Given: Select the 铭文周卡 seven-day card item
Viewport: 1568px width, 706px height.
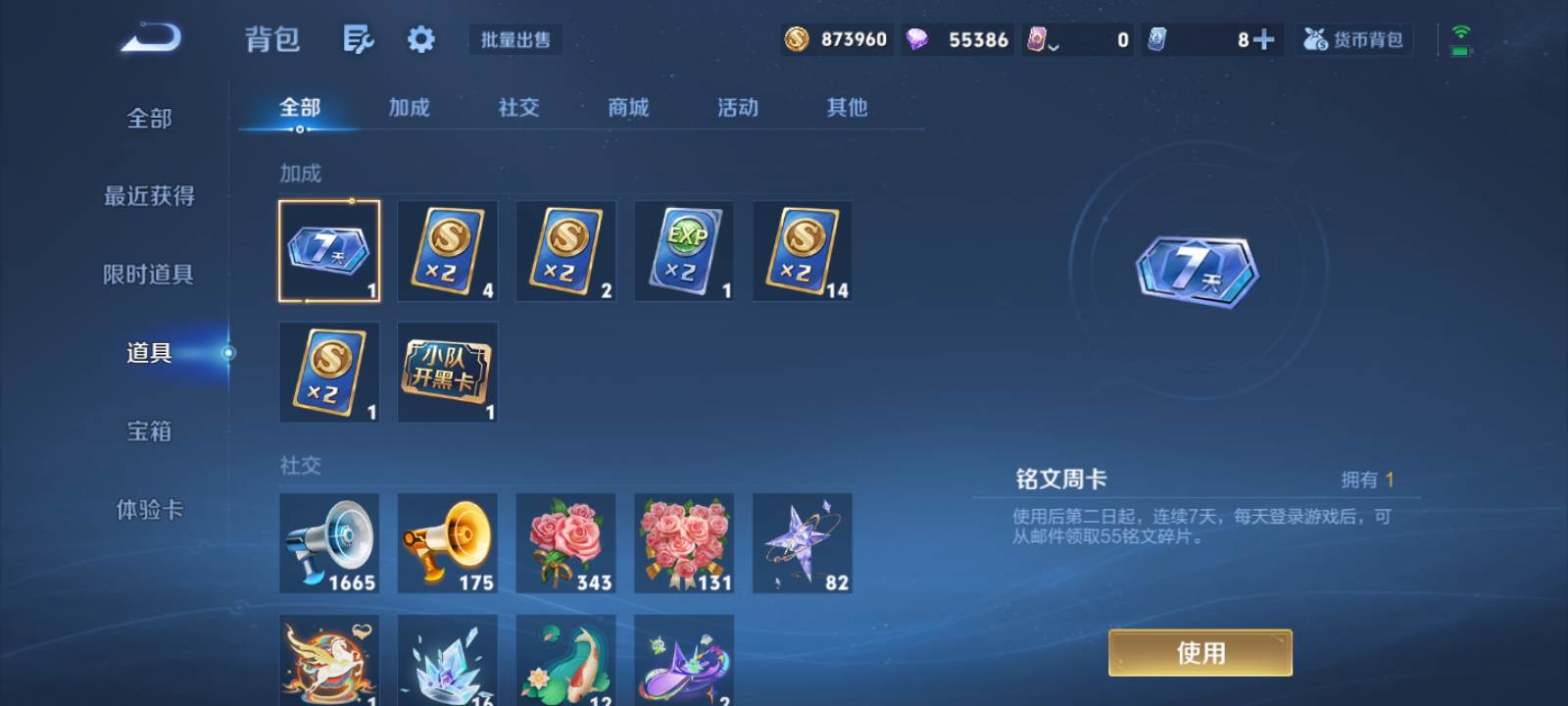Looking at the screenshot, I should click(328, 250).
